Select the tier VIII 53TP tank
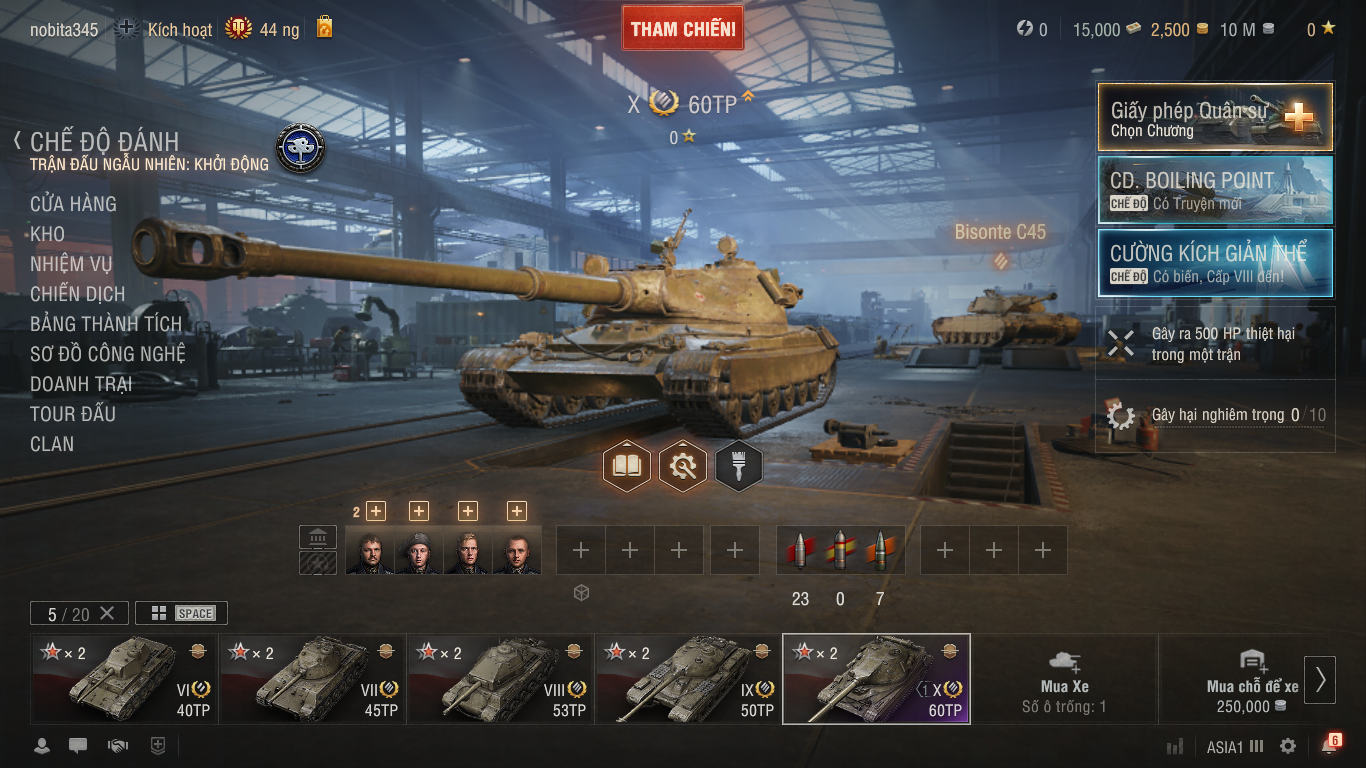 [x=500, y=678]
